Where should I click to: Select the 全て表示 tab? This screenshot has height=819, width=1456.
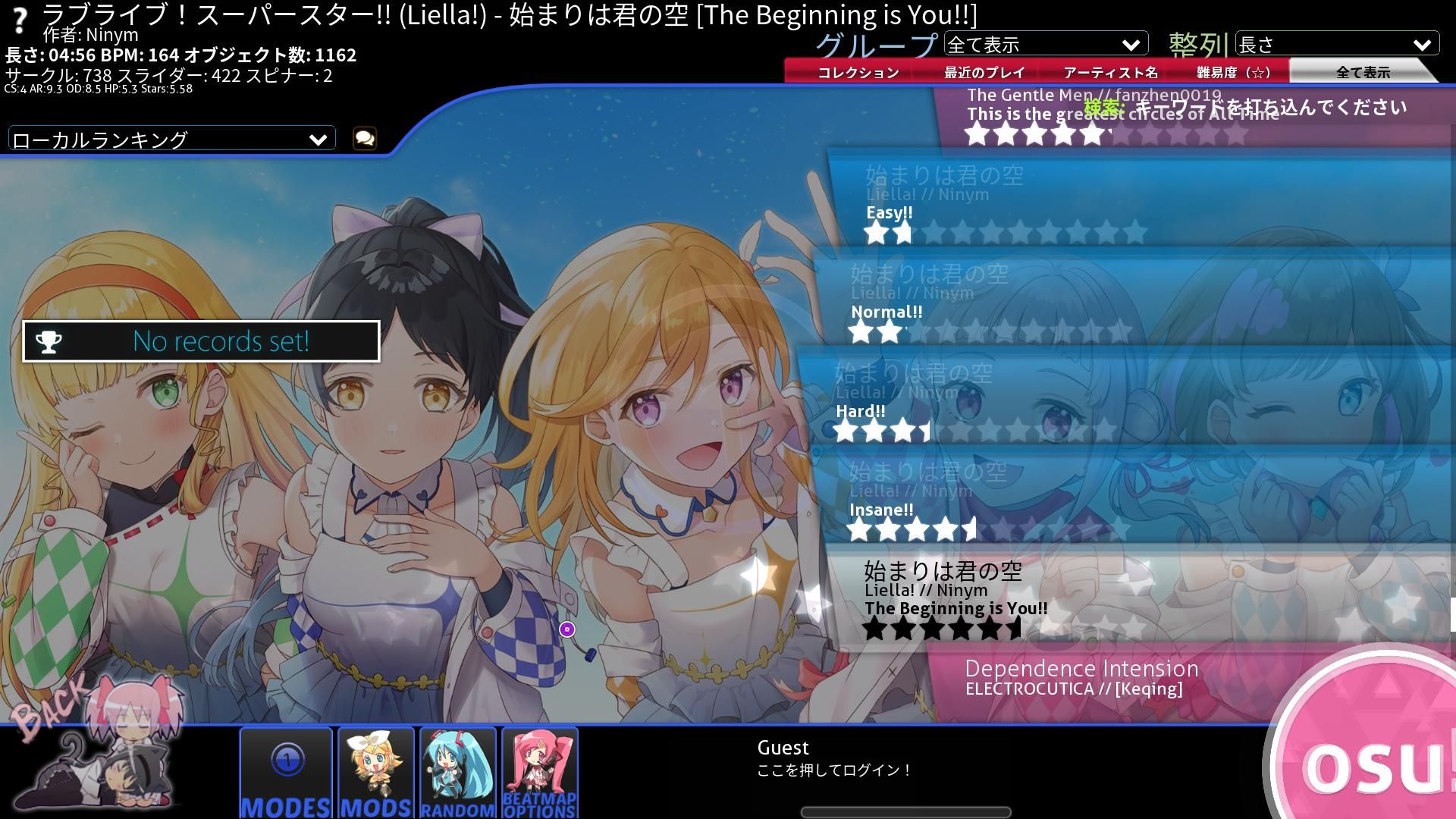1362,73
